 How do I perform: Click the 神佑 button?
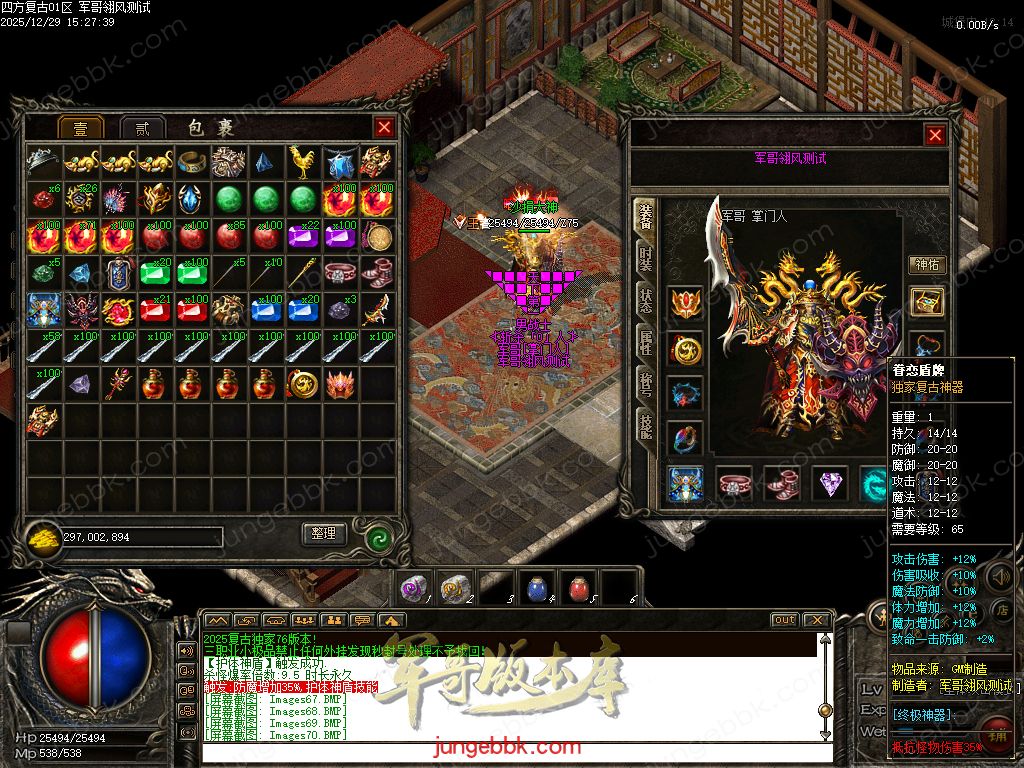point(927,264)
